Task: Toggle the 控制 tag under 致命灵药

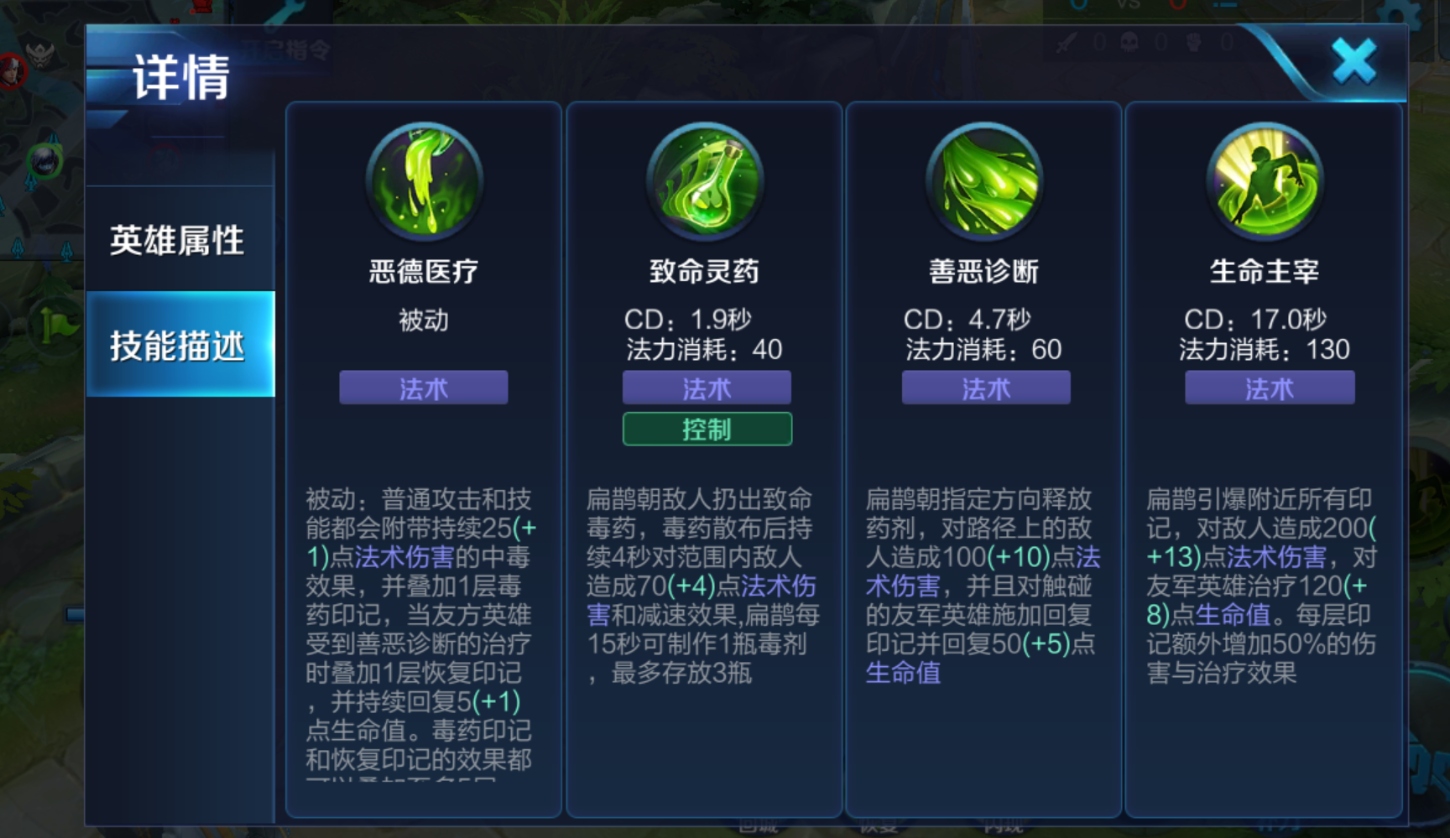Action: 707,428
